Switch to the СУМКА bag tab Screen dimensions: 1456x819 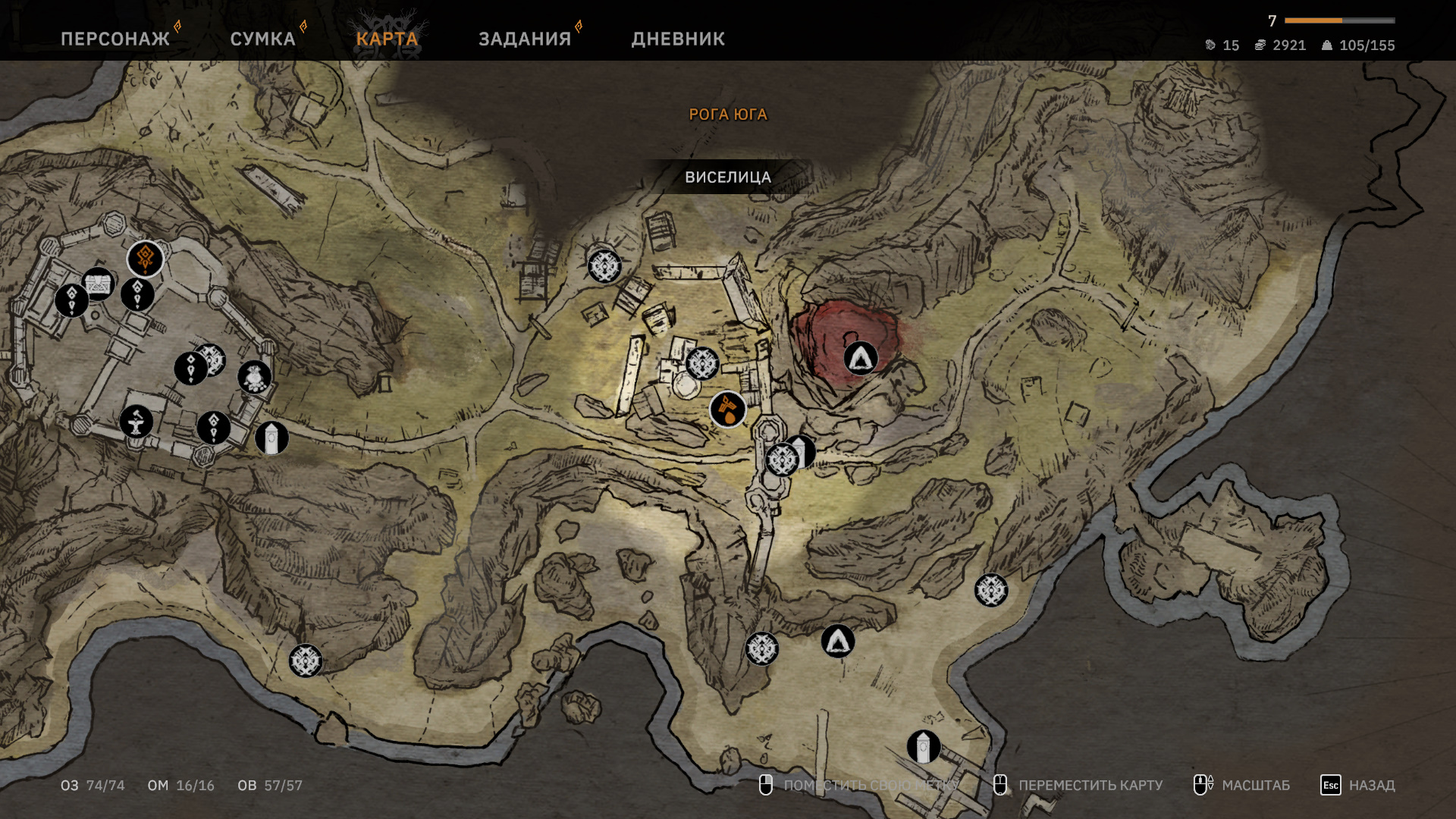coord(262,39)
